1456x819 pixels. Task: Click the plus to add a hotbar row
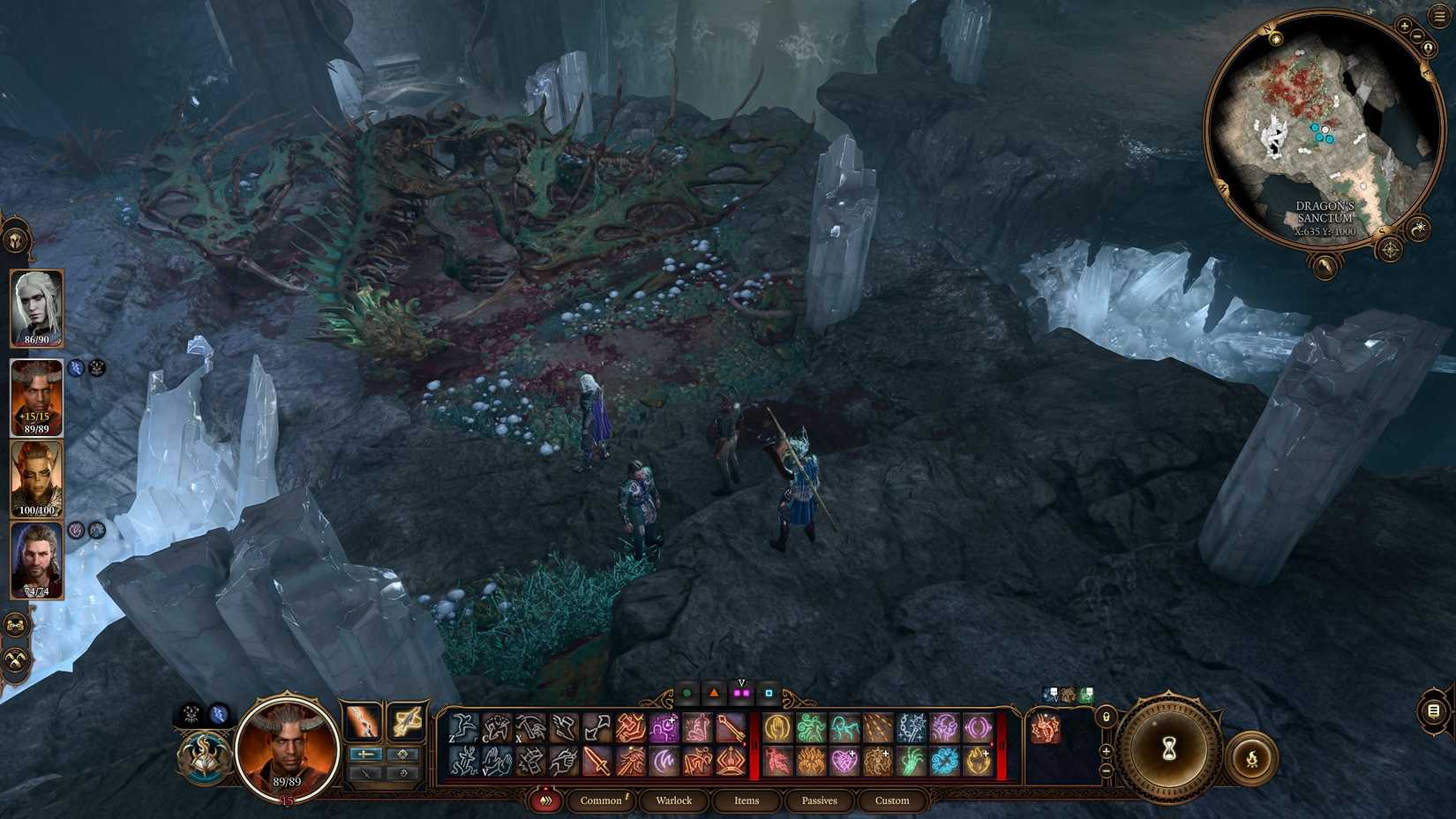[1106, 752]
